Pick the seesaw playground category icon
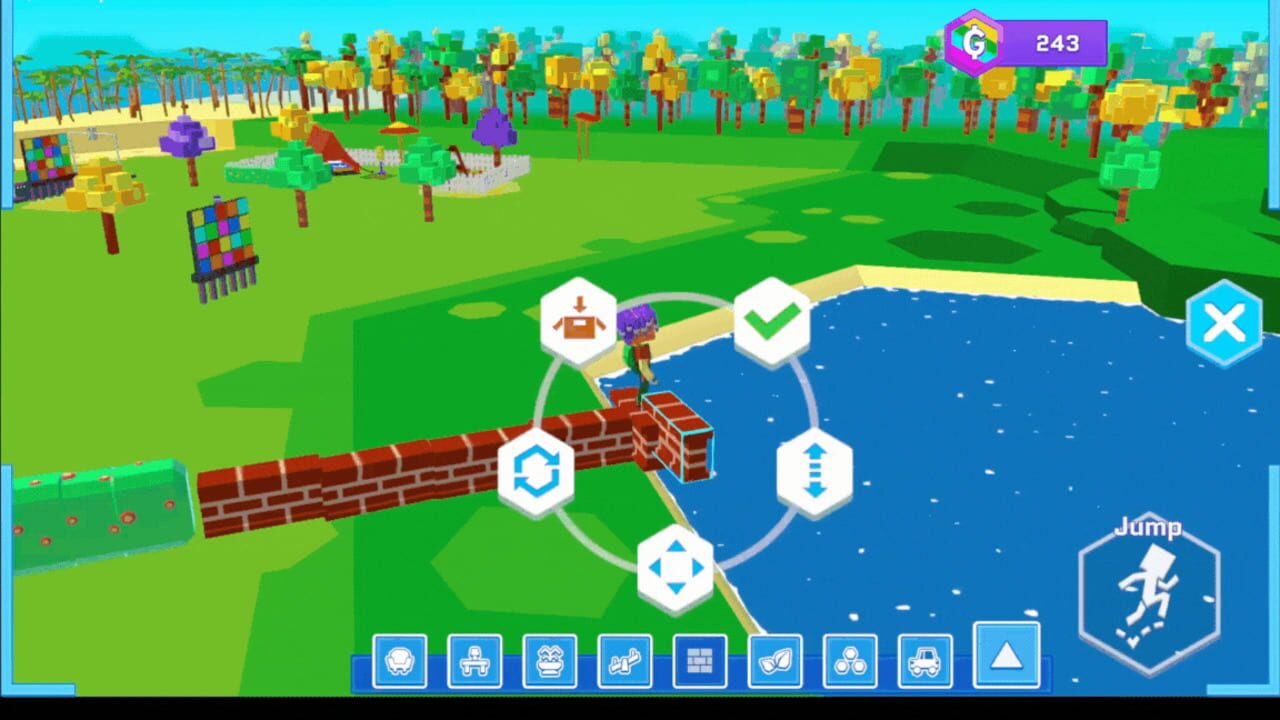 click(626, 660)
